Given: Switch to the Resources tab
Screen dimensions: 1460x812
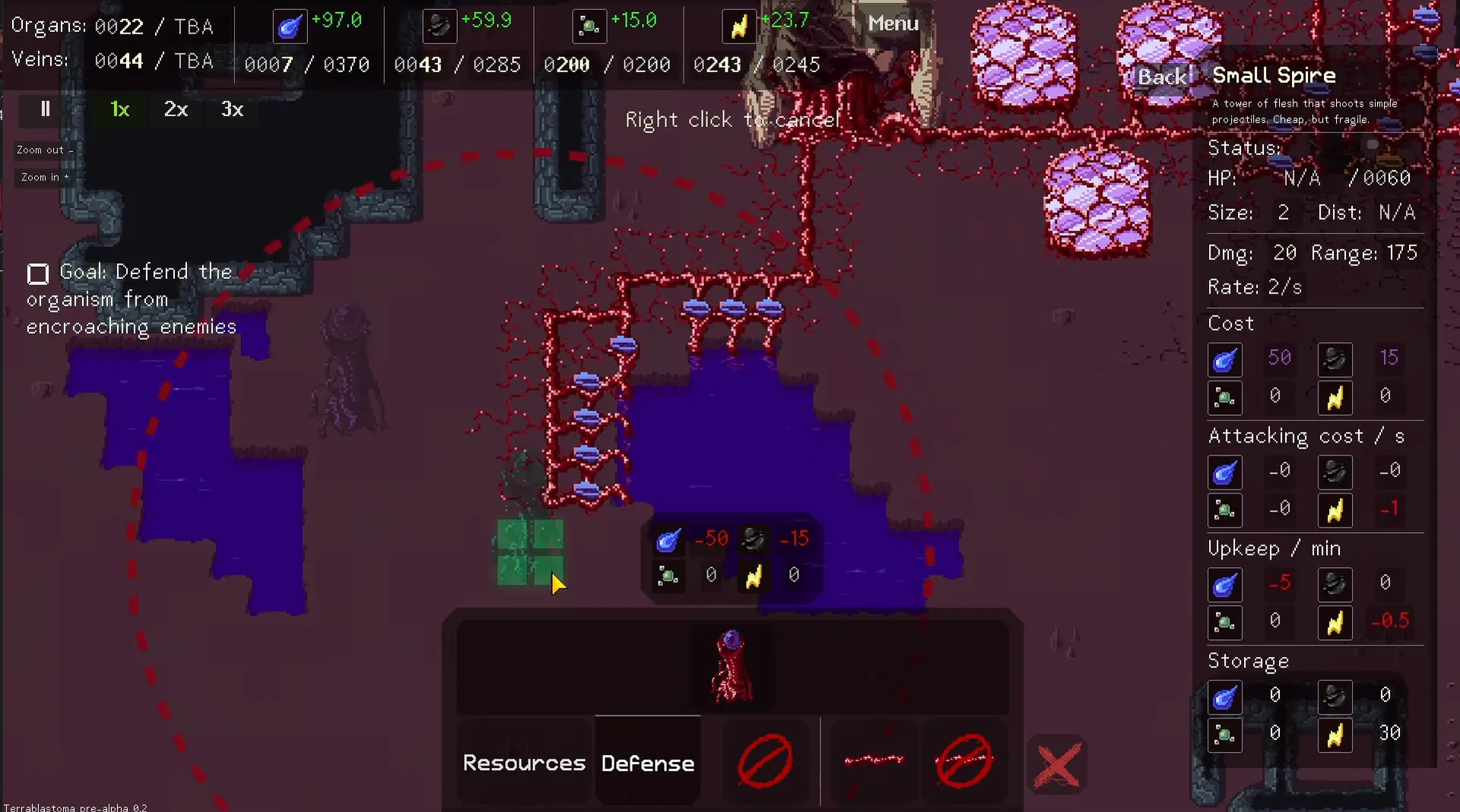Looking at the screenshot, I should tap(524, 763).
